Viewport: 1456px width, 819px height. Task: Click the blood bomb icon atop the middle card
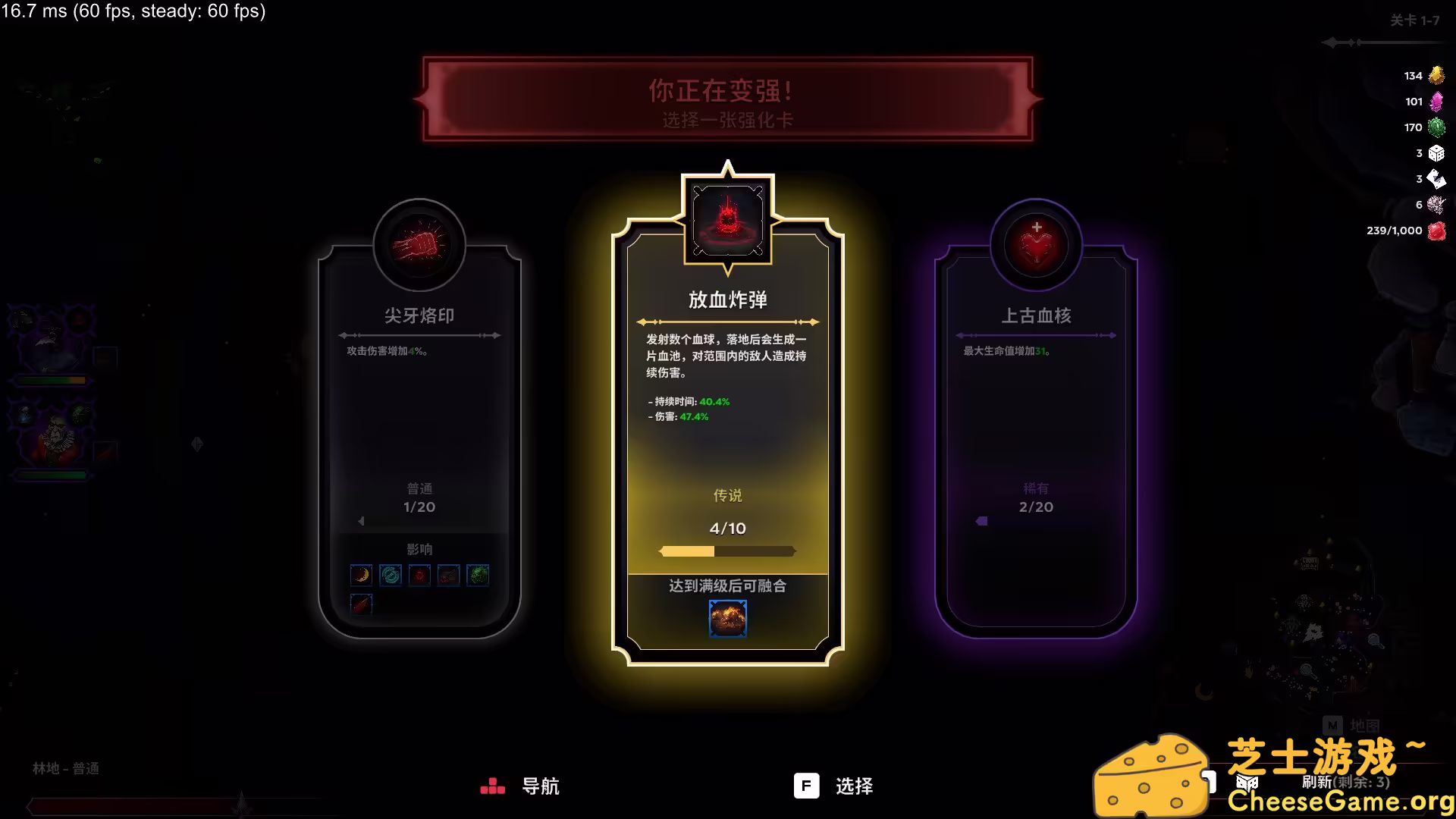(727, 218)
